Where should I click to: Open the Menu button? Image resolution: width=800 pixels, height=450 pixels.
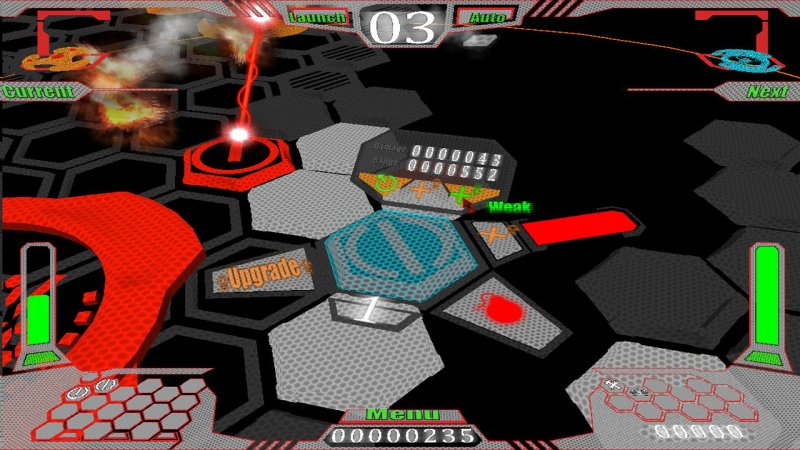(x=402, y=414)
